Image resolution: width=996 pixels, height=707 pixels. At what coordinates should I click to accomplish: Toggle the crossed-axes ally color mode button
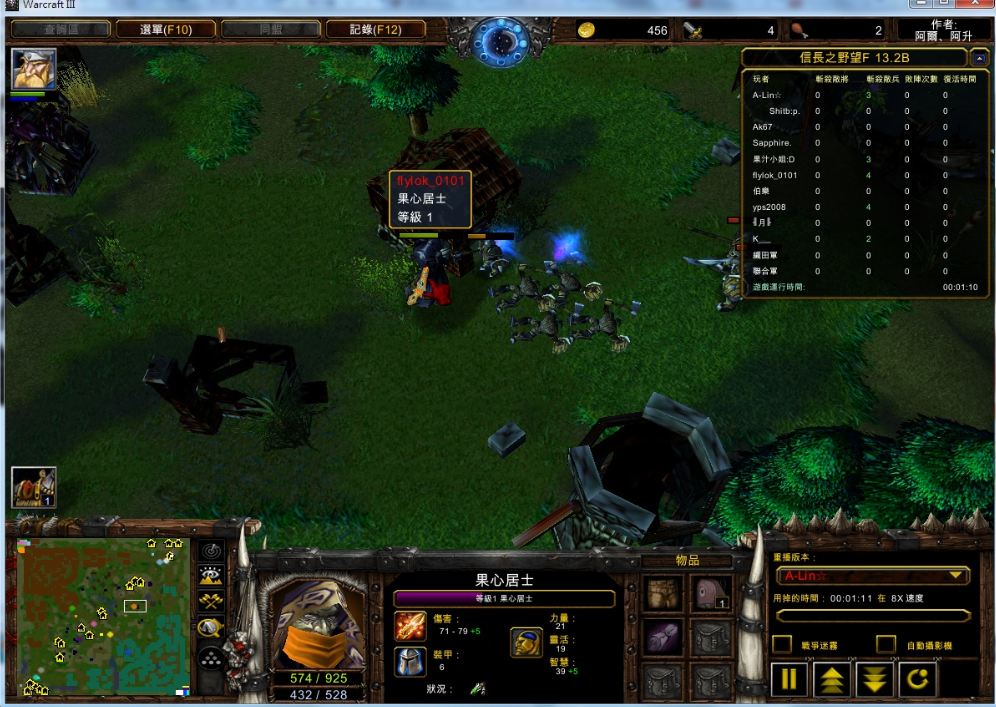[x=211, y=601]
